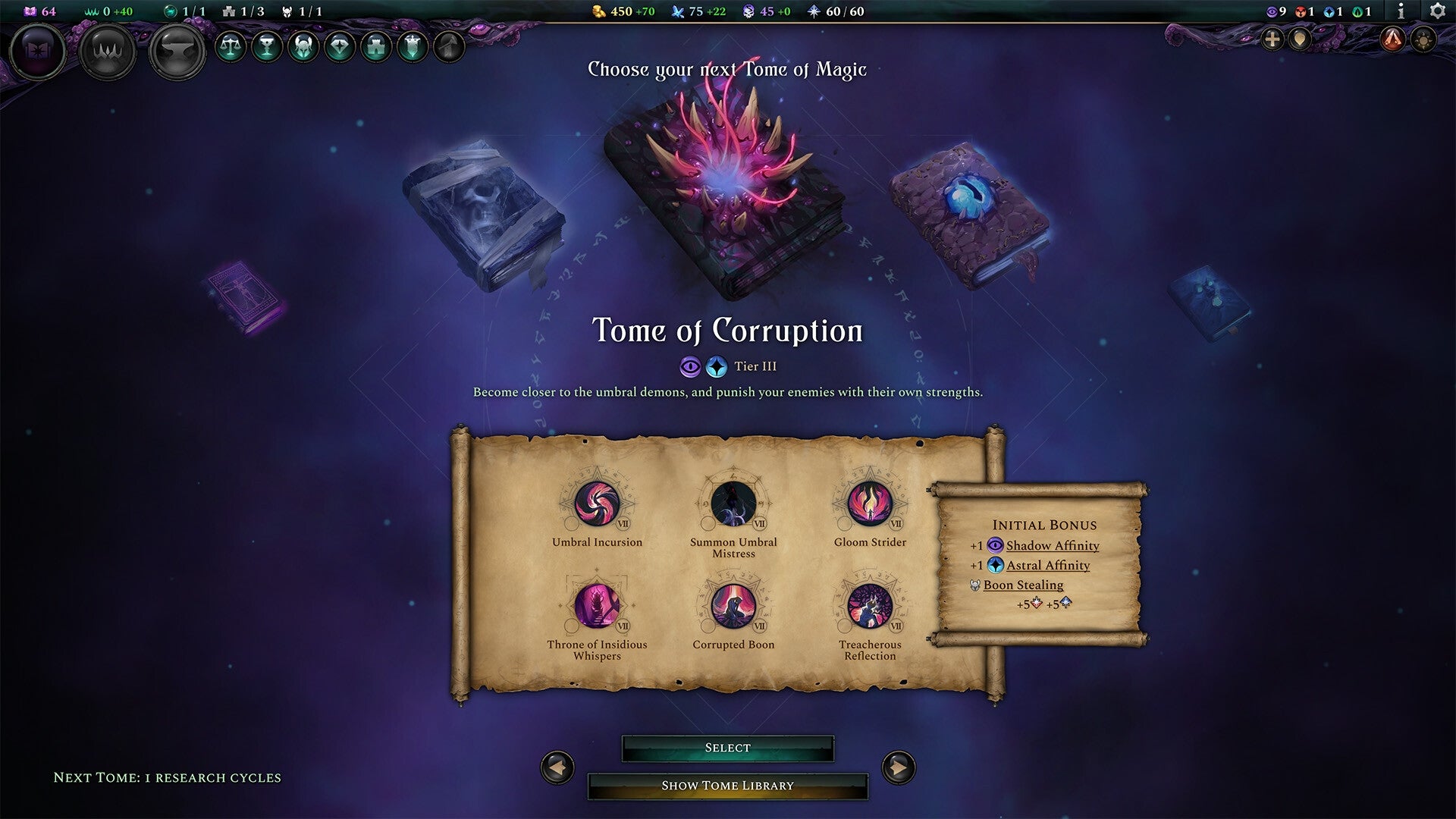This screenshot has width=1456, height=819.
Task: Open the settings gear icon
Action: (1438, 11)
